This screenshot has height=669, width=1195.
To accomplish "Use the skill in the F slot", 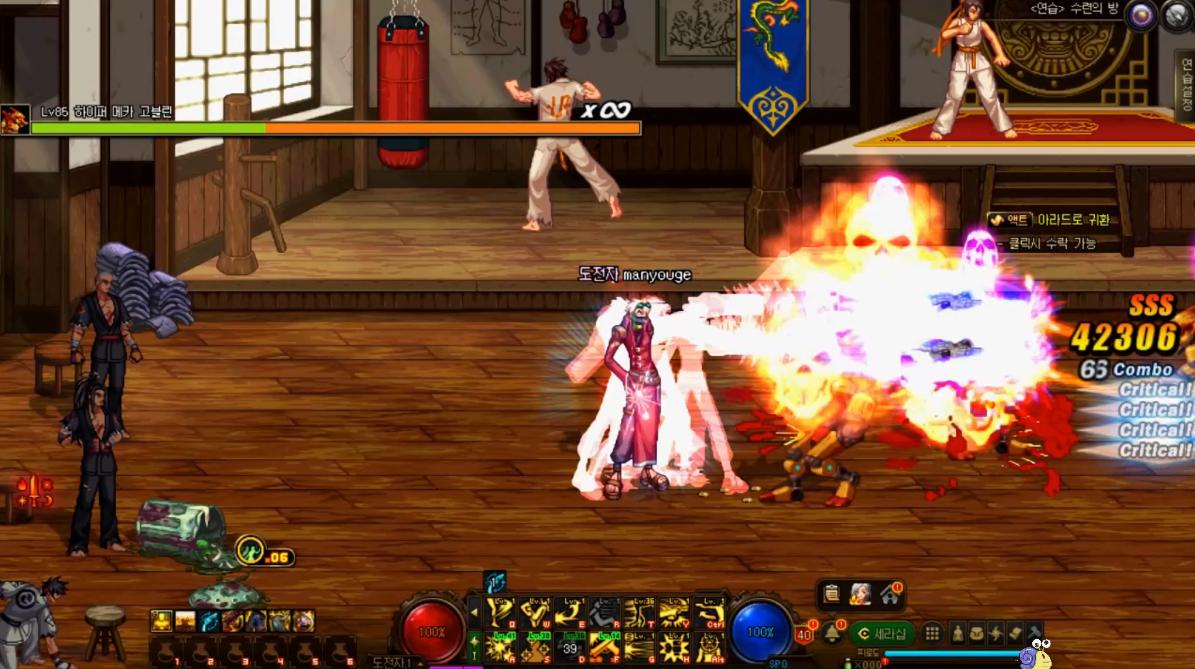I will click(x=605, y=646).
